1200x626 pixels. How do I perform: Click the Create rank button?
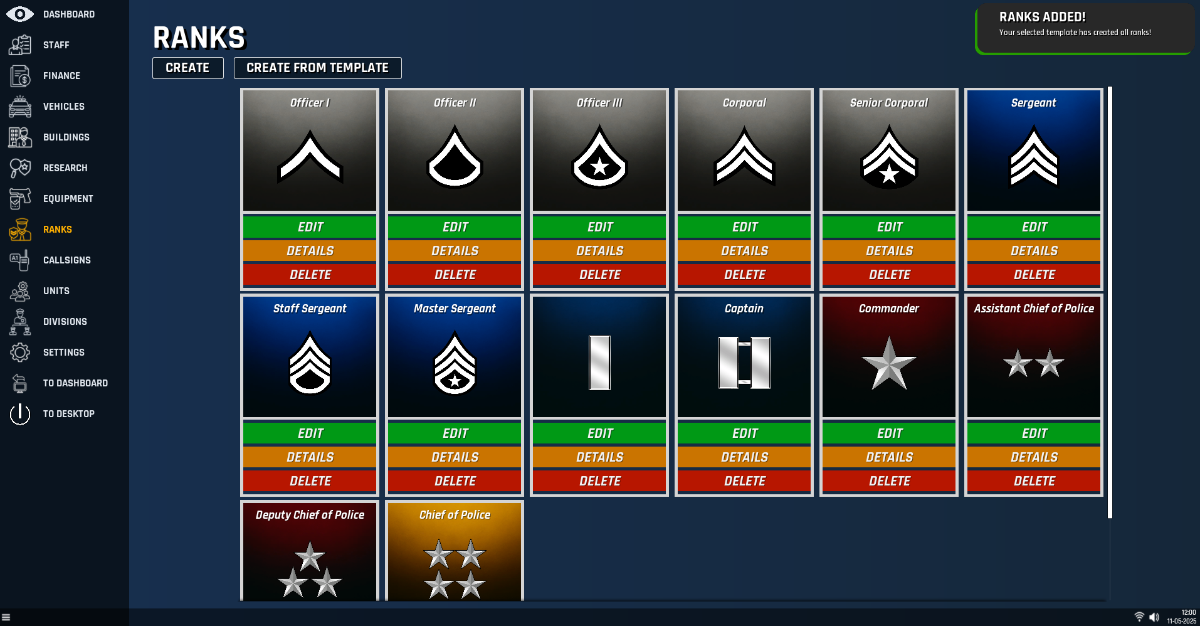click(188, 68)
